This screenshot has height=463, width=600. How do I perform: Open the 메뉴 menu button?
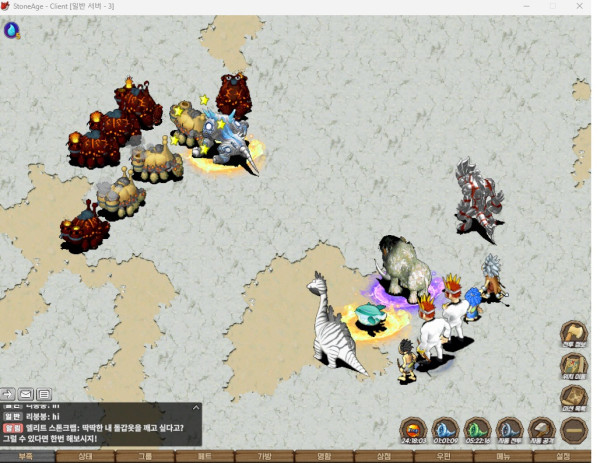point(503,456)
